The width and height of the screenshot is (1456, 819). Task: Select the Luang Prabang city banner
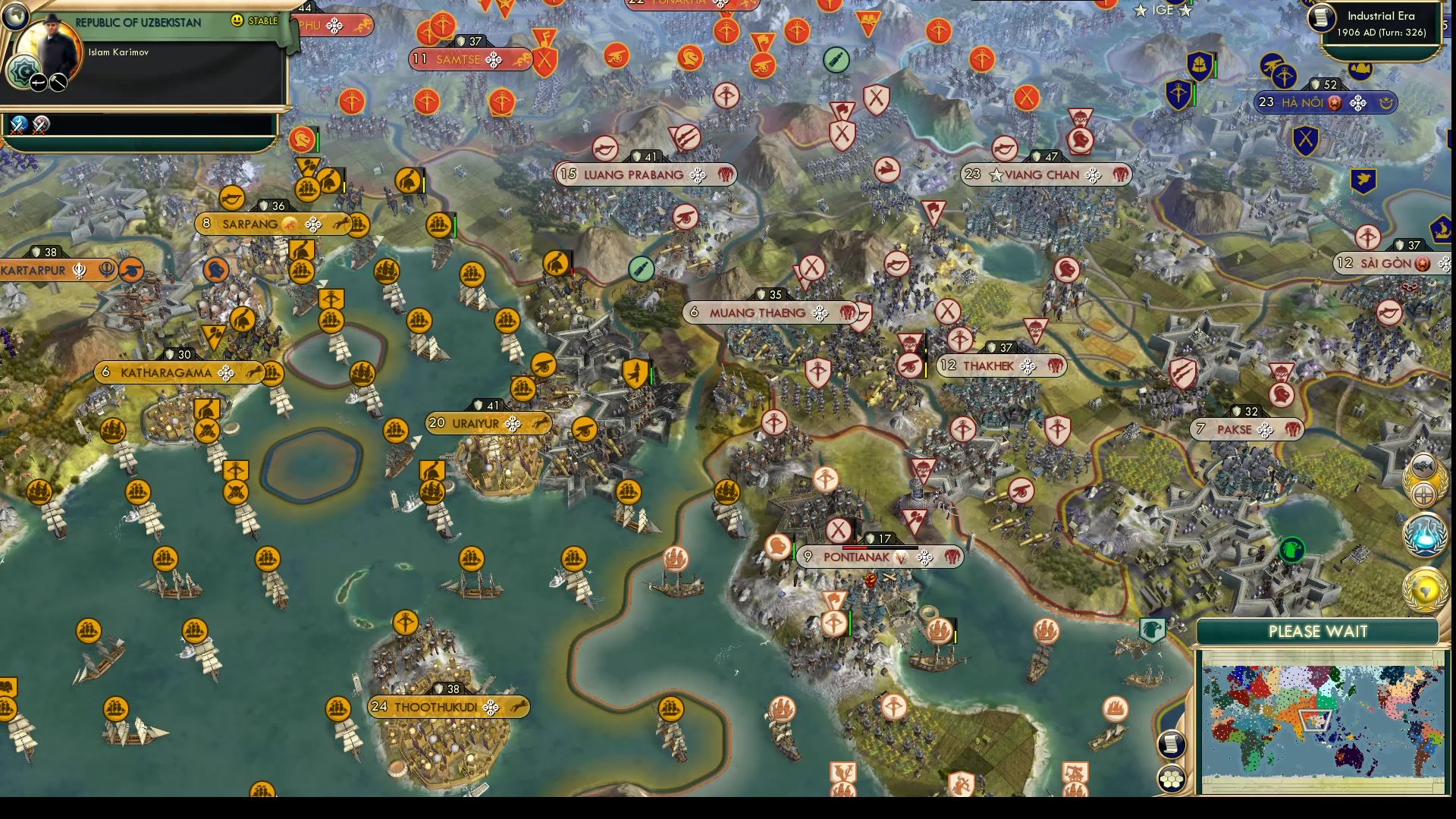[x=643, y=174]
